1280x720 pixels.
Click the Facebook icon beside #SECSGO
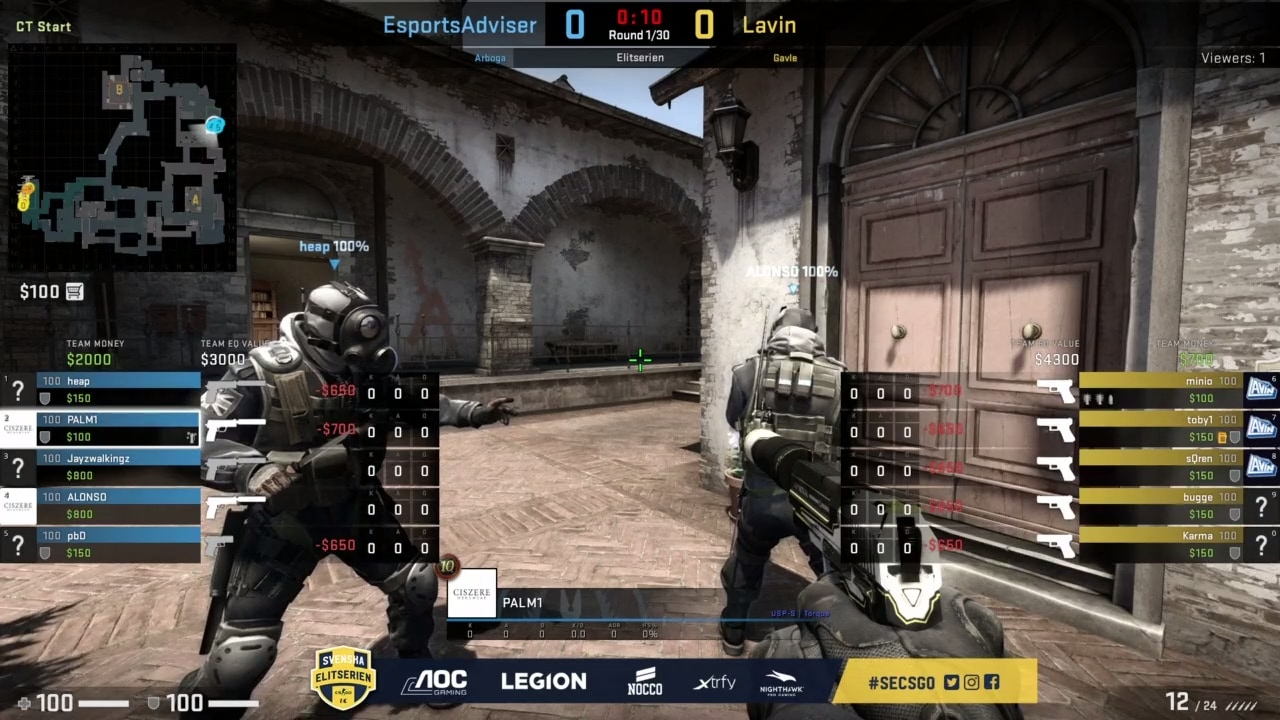[x=991, y=682]
